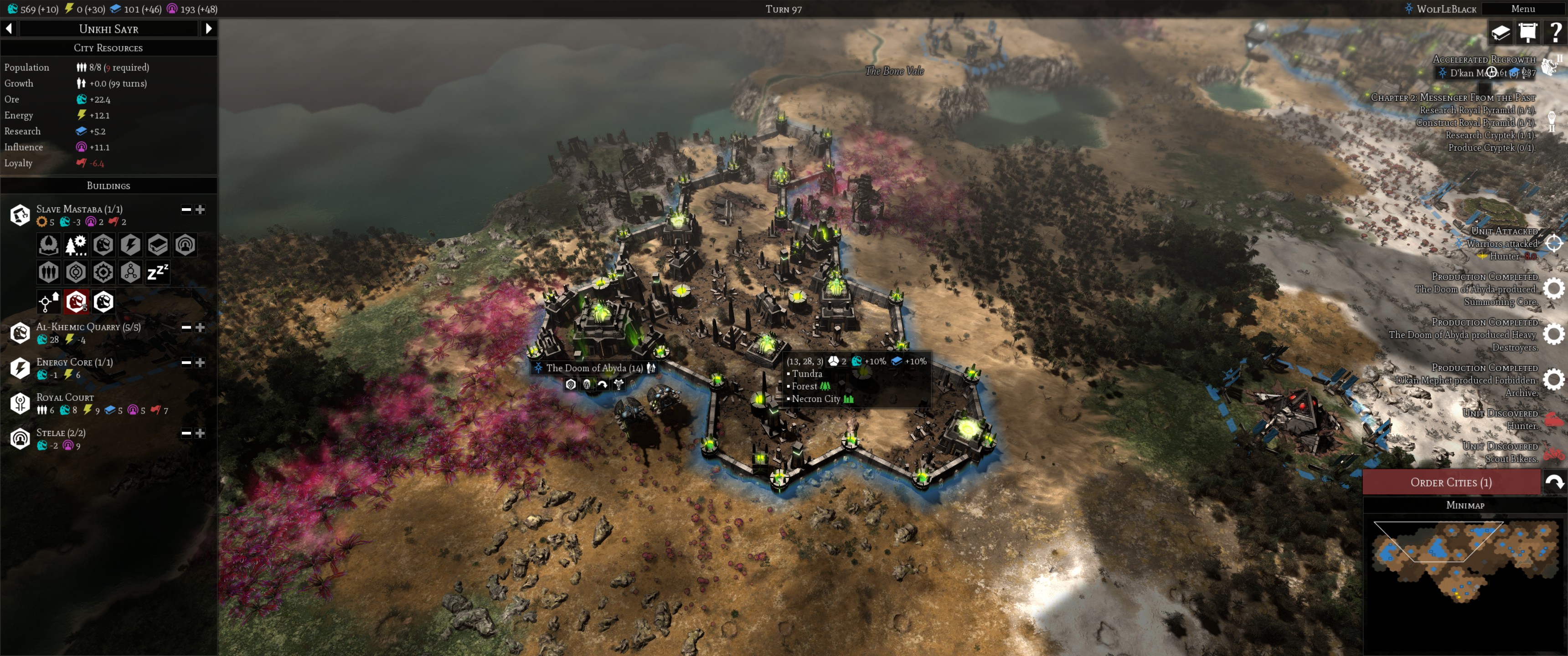1568x656 pixels.
Task: Open the banner icon panel
Action: 1528,32
